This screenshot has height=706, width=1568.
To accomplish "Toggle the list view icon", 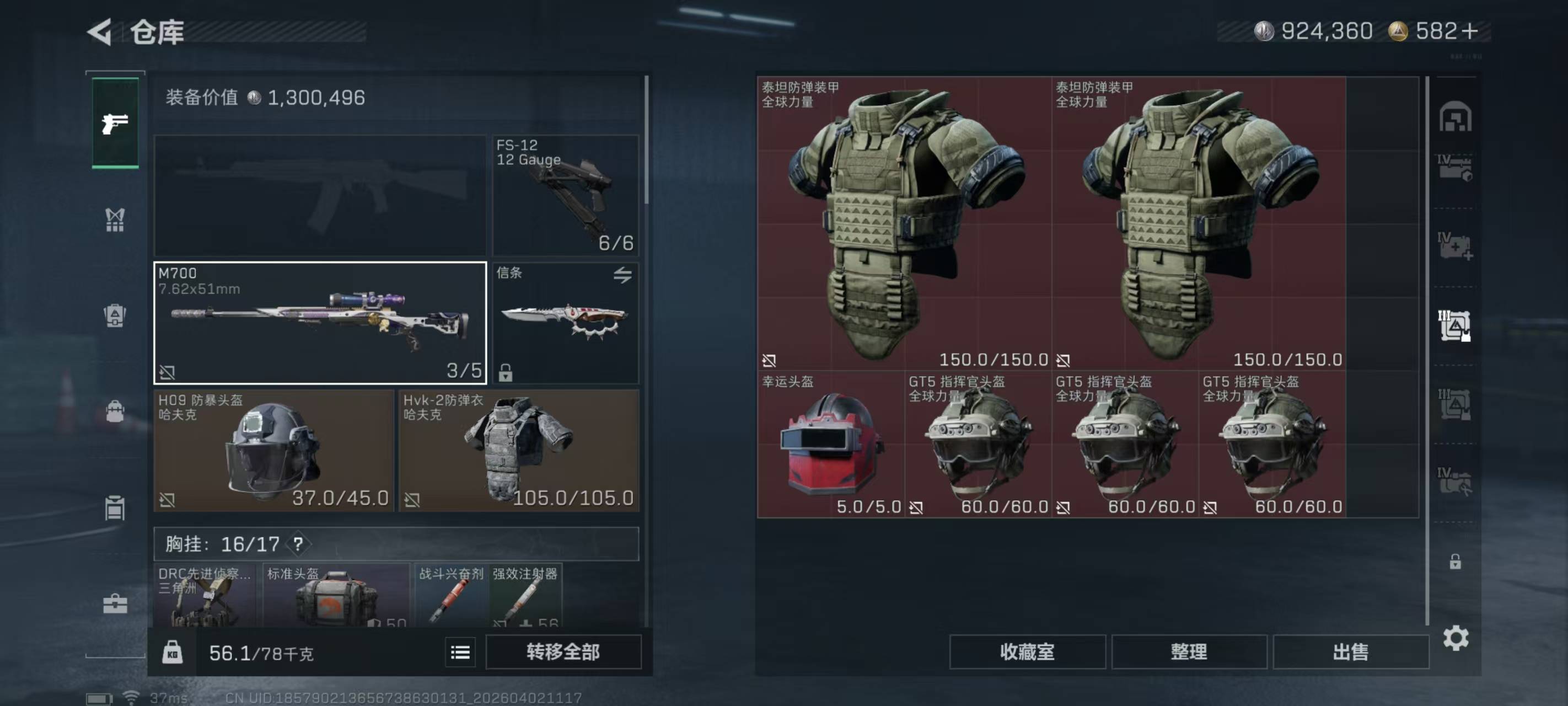I will 460,652.
